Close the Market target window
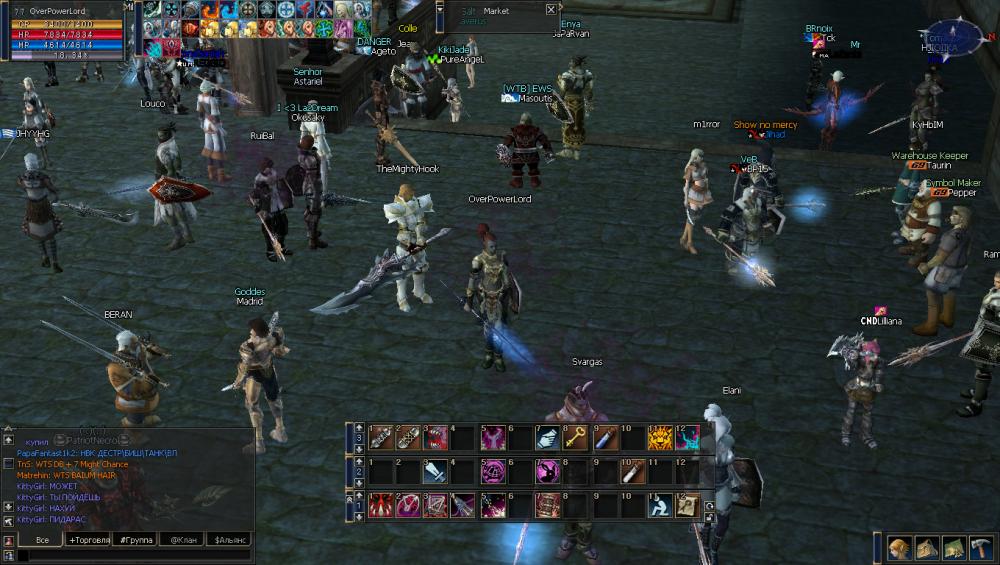Image resolution: width=1000 pixels, height=565 pixels. [551, 10]
